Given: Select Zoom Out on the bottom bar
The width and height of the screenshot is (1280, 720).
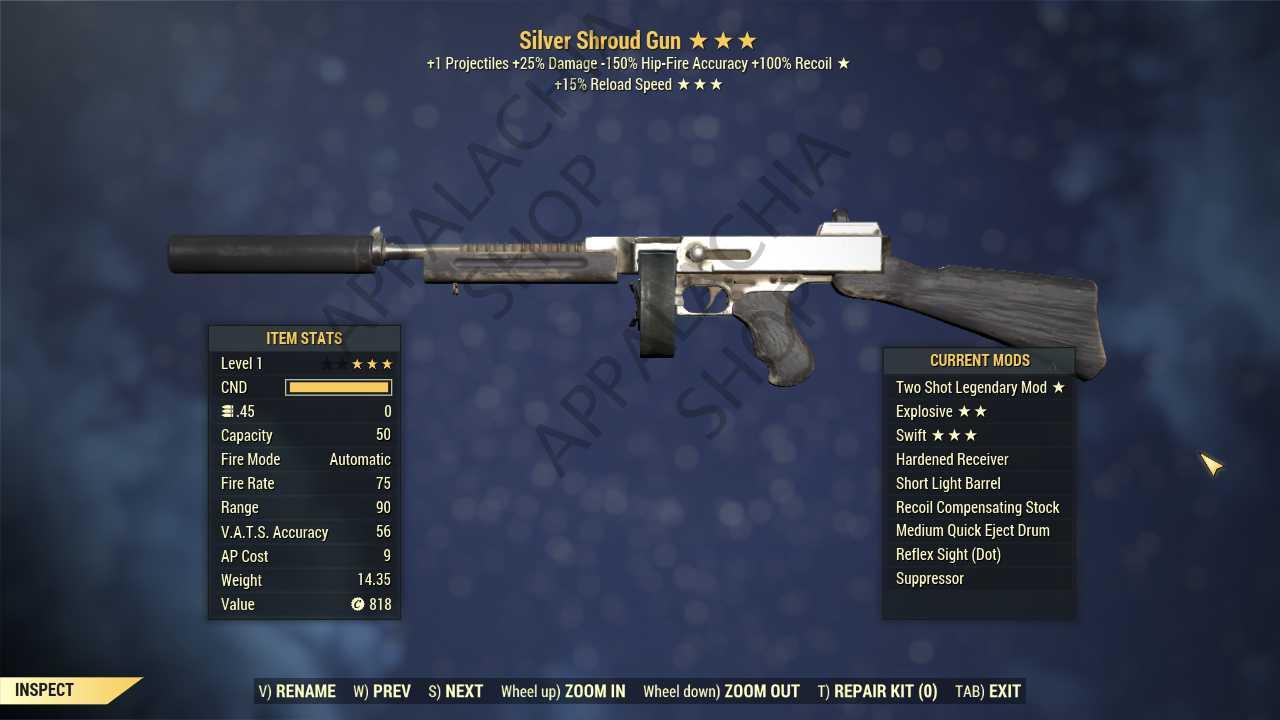Looking at the screenshot, I should pyautogui.click(x=721, y=691).
